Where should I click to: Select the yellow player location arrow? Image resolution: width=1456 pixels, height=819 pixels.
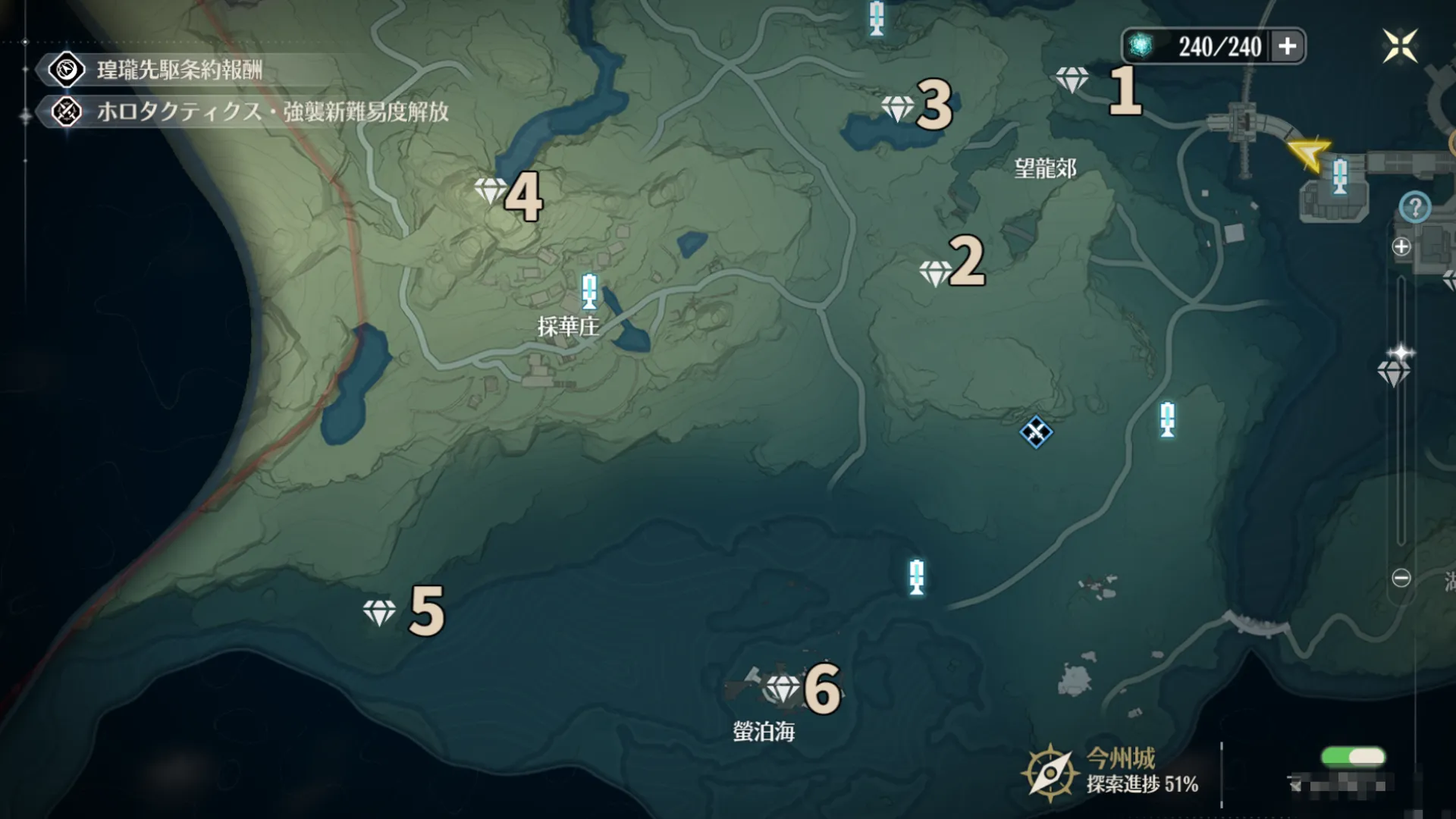pos(1310,153)
